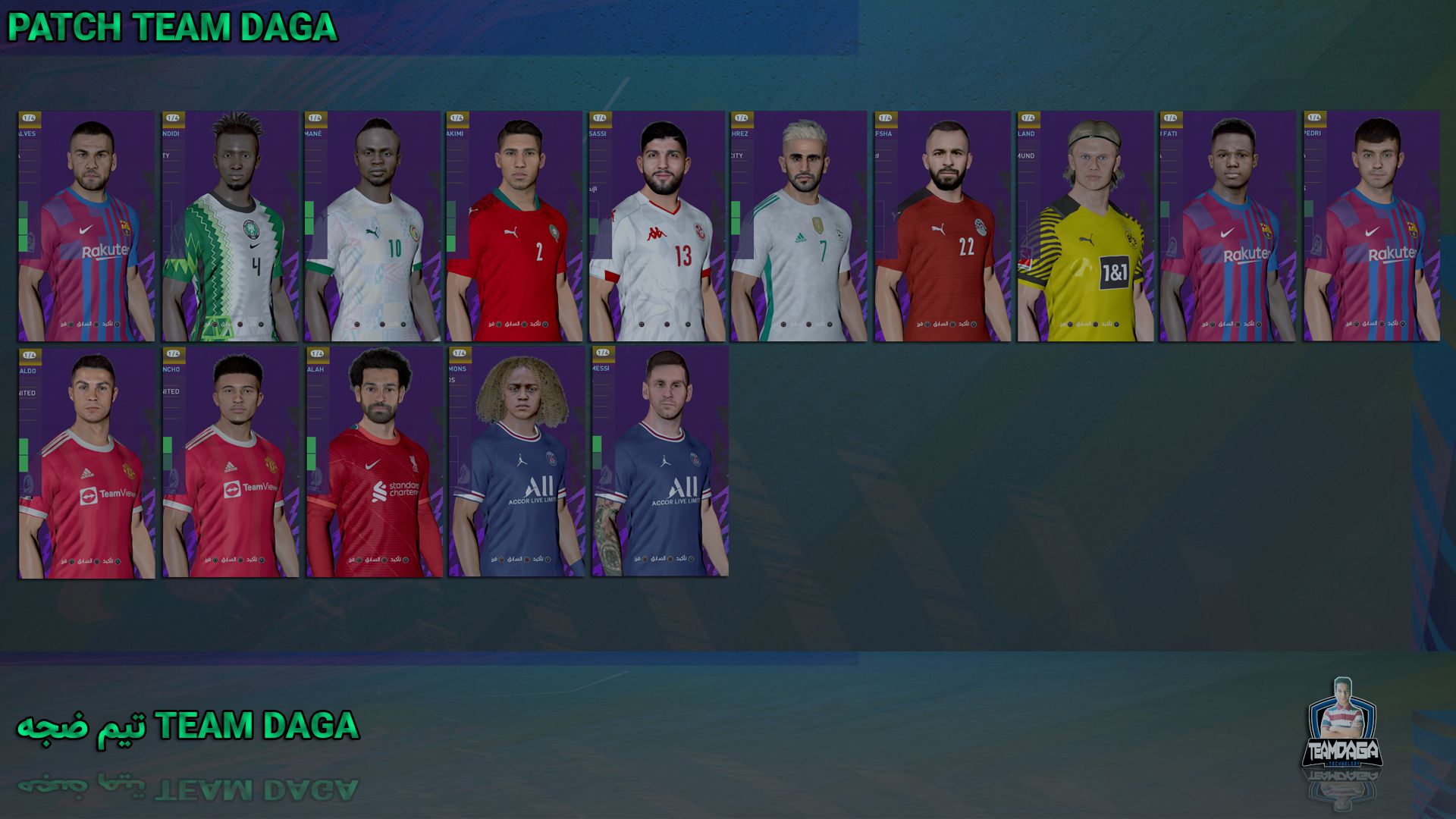Screen dimensions: 1456x819
Task: Open the Hakimi Morocco card
Action: pos(514,227)
